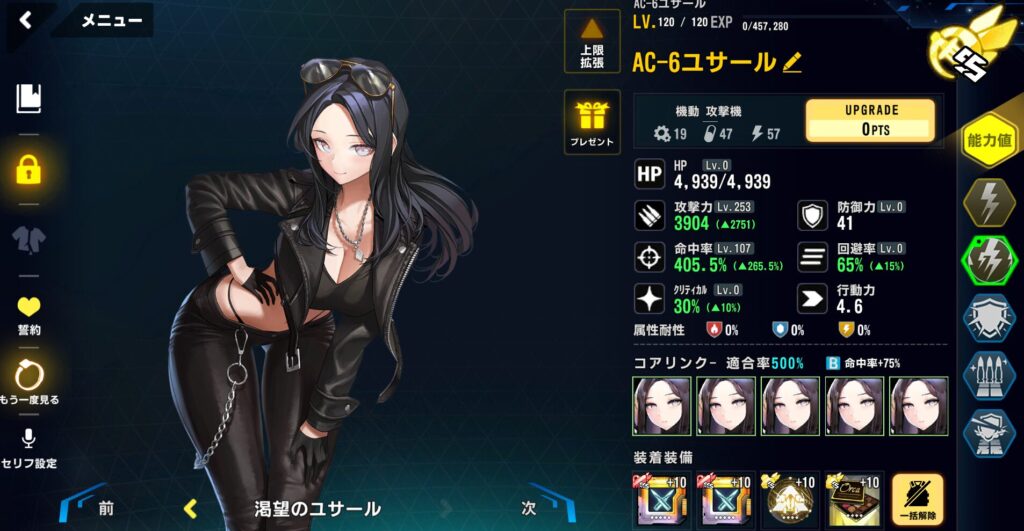Open the プレゼント gift button
This screenshot has height=531, width=1024.
(592, 122)
